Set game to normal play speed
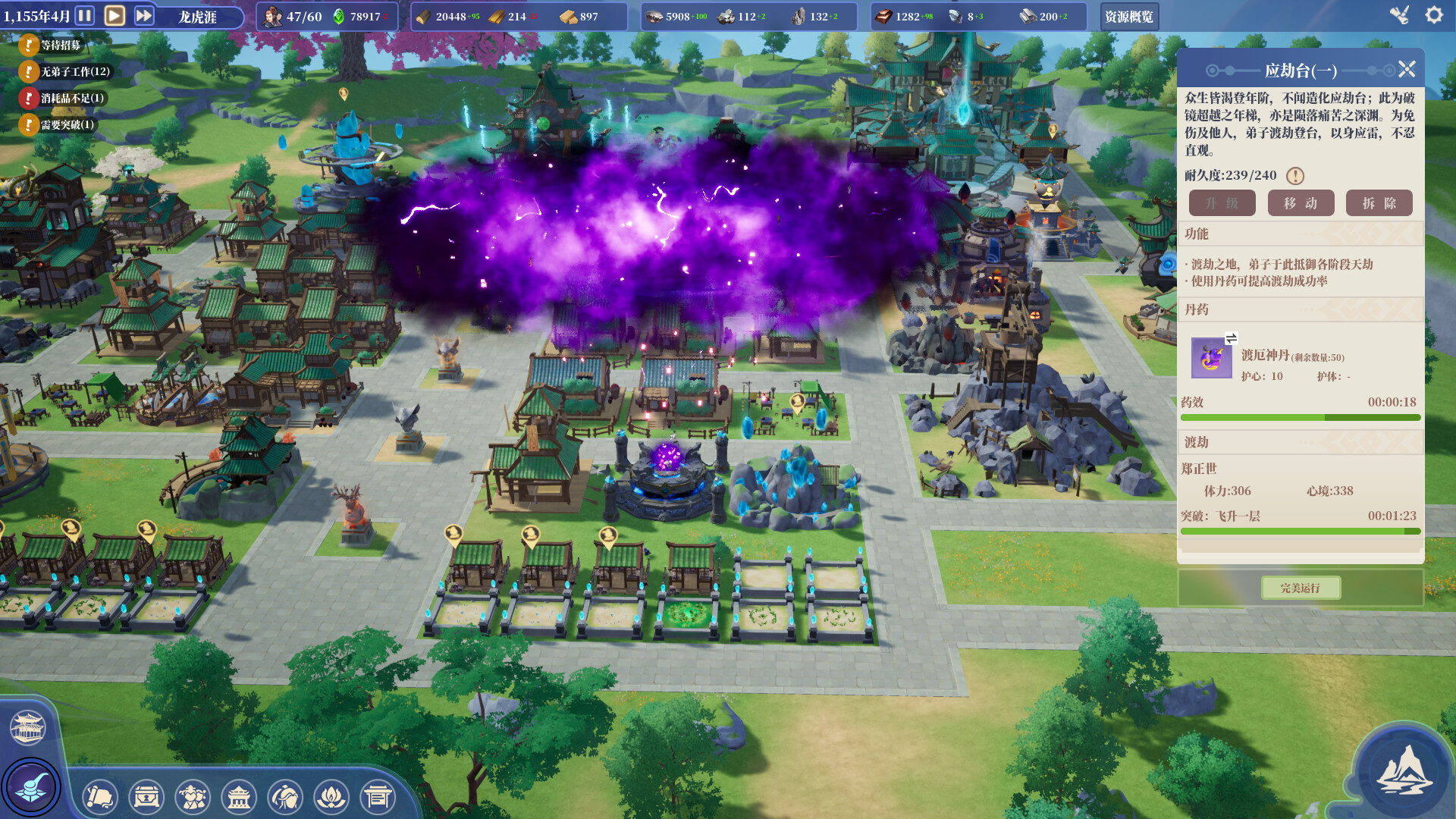Viewport: 1456px width, 819px height. (115, 16)
